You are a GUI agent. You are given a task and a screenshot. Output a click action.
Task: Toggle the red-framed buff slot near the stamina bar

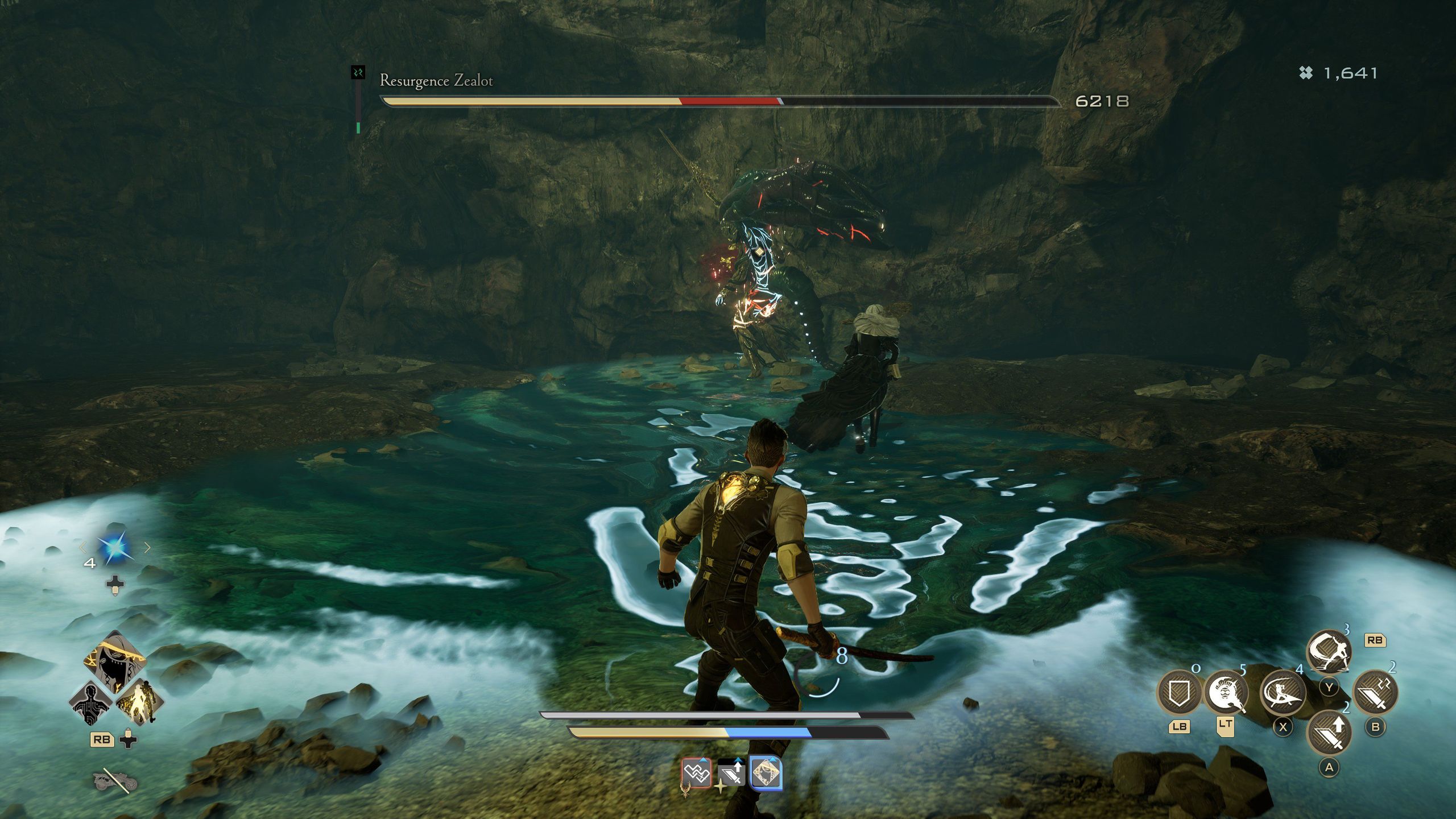[697, 773]
